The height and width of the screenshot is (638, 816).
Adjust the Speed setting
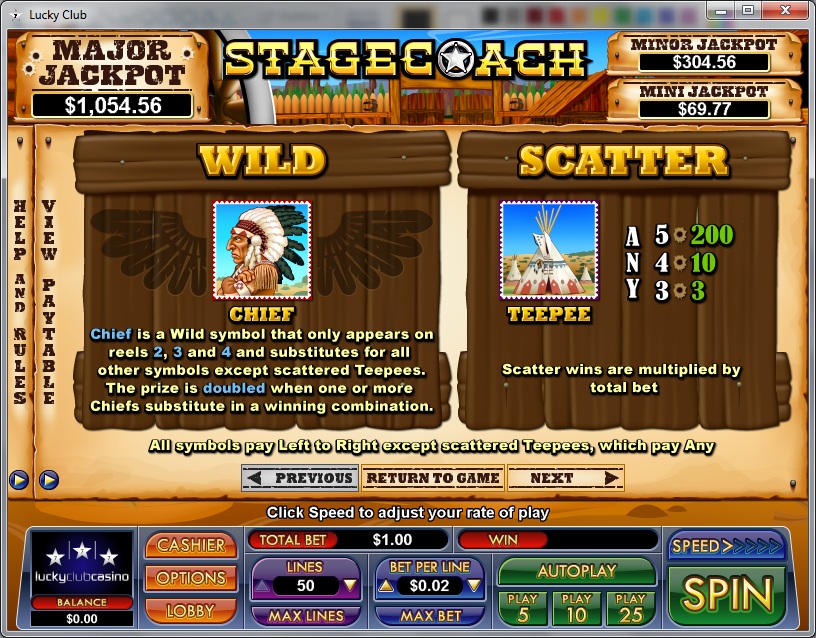point(726,546)
